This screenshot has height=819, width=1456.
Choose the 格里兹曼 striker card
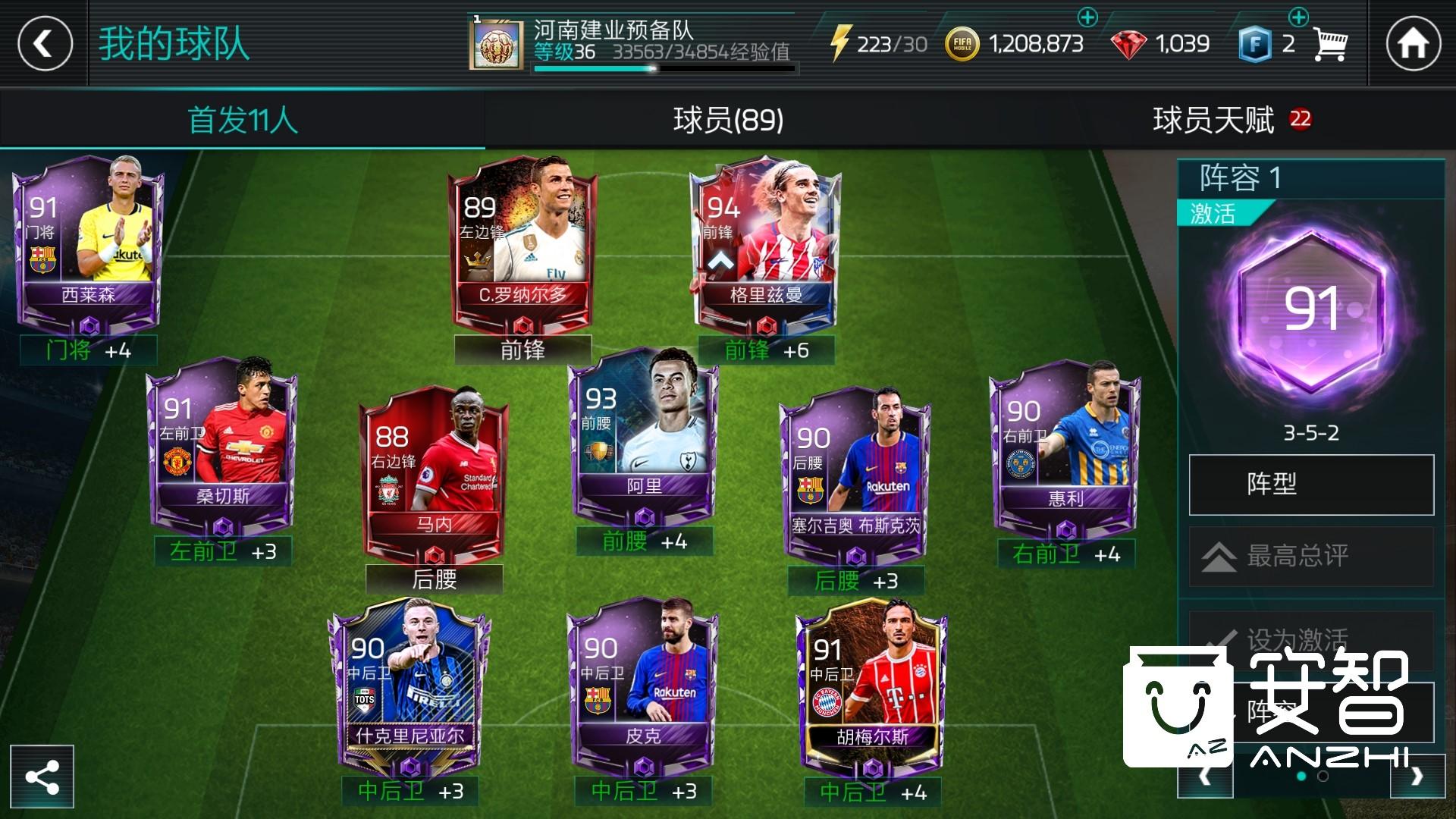click(x=766, y=243)
